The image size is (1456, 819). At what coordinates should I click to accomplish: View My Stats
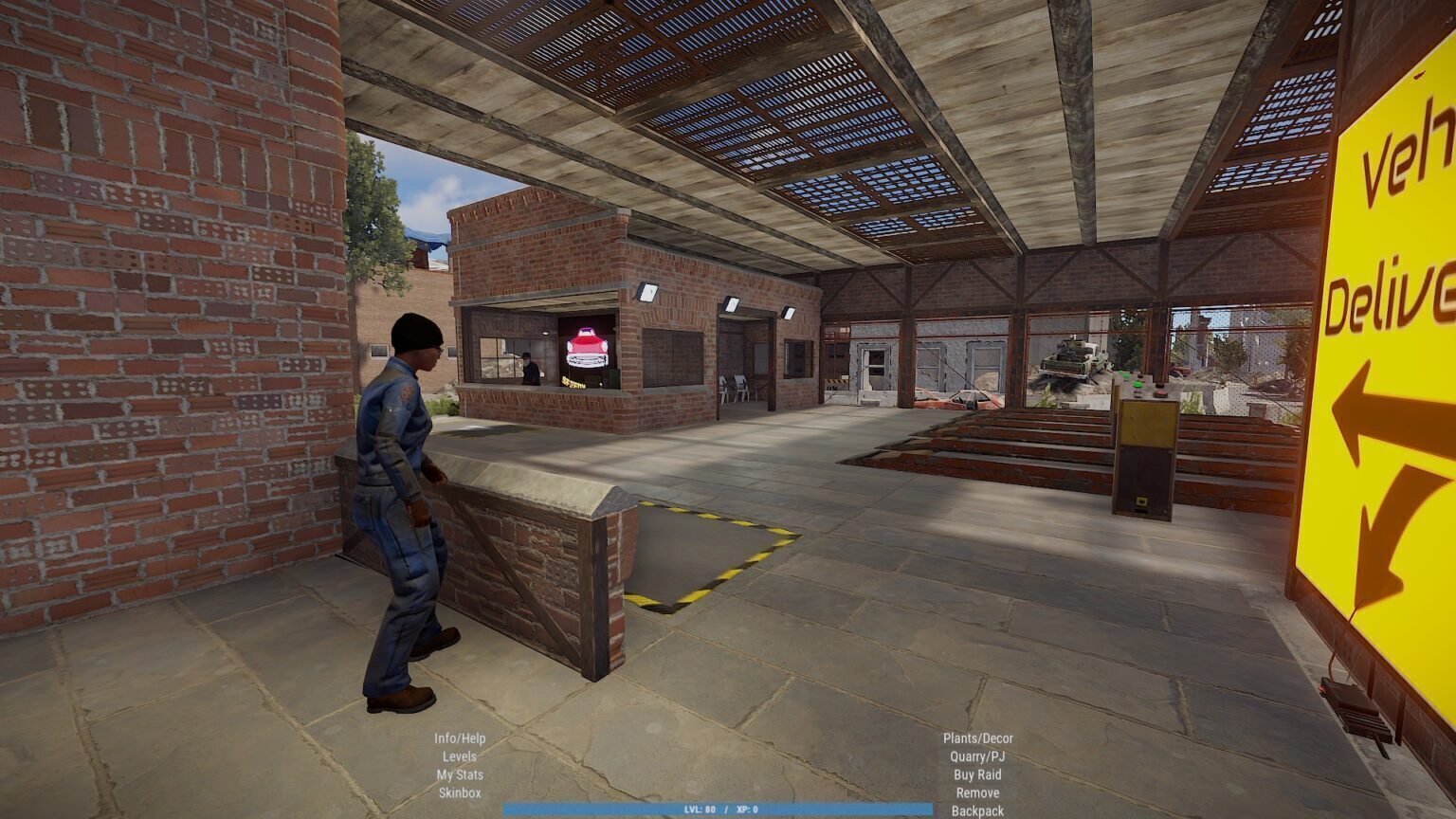[x=460, y=774]
